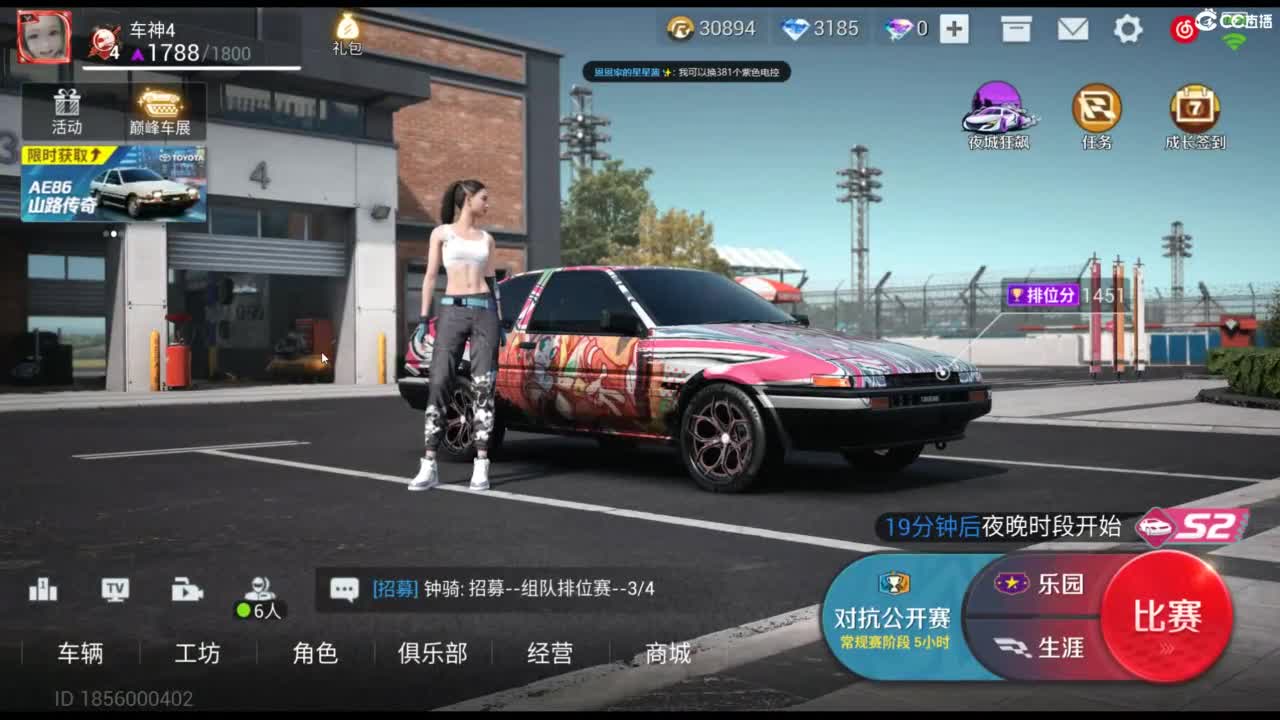Image resolution: width=1280 pixels, height=720 pixels.
Task: Select the 俱乐部 club tab
Action: 431,654
